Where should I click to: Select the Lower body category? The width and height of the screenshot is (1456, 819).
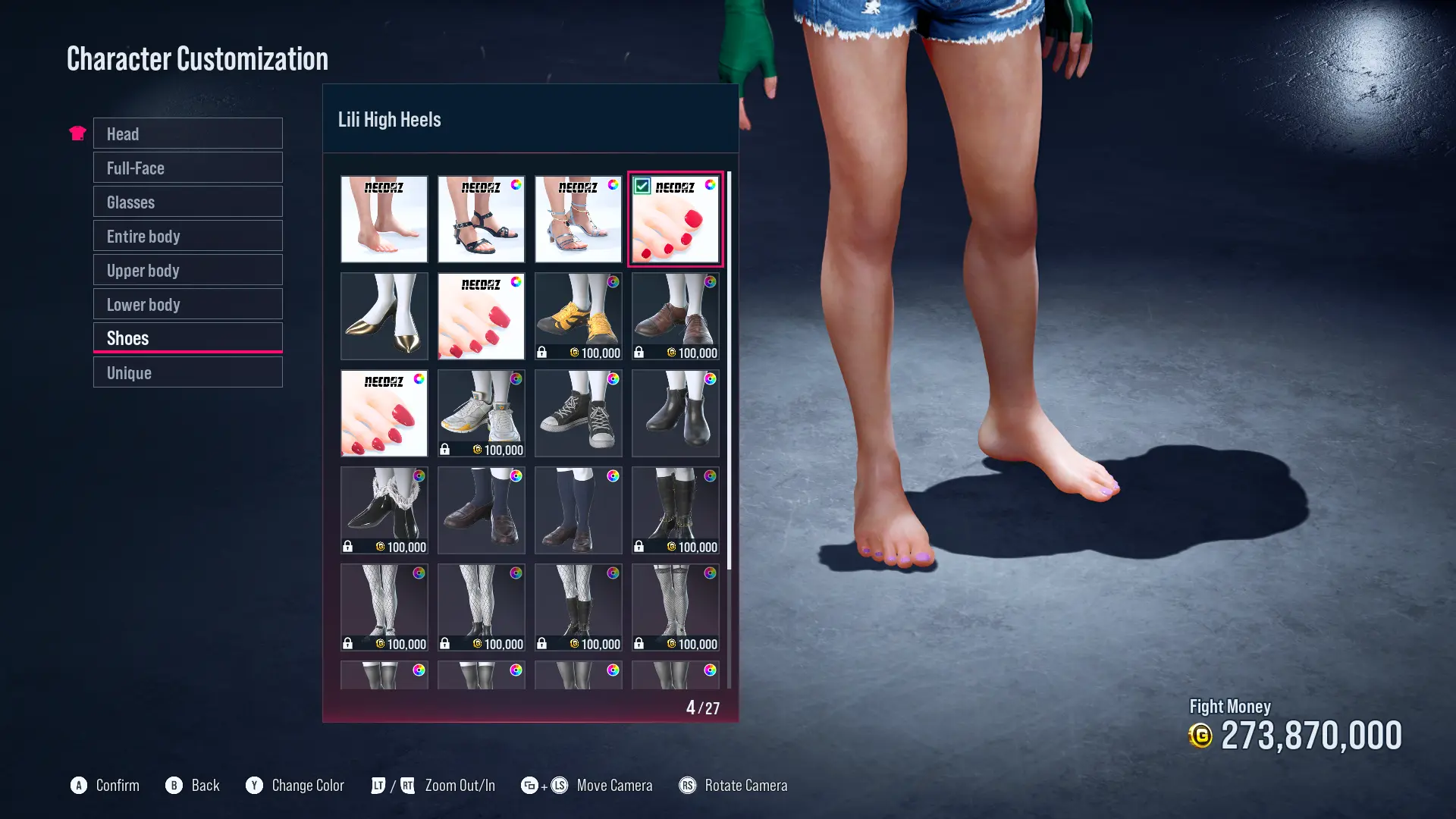(187, 304)
